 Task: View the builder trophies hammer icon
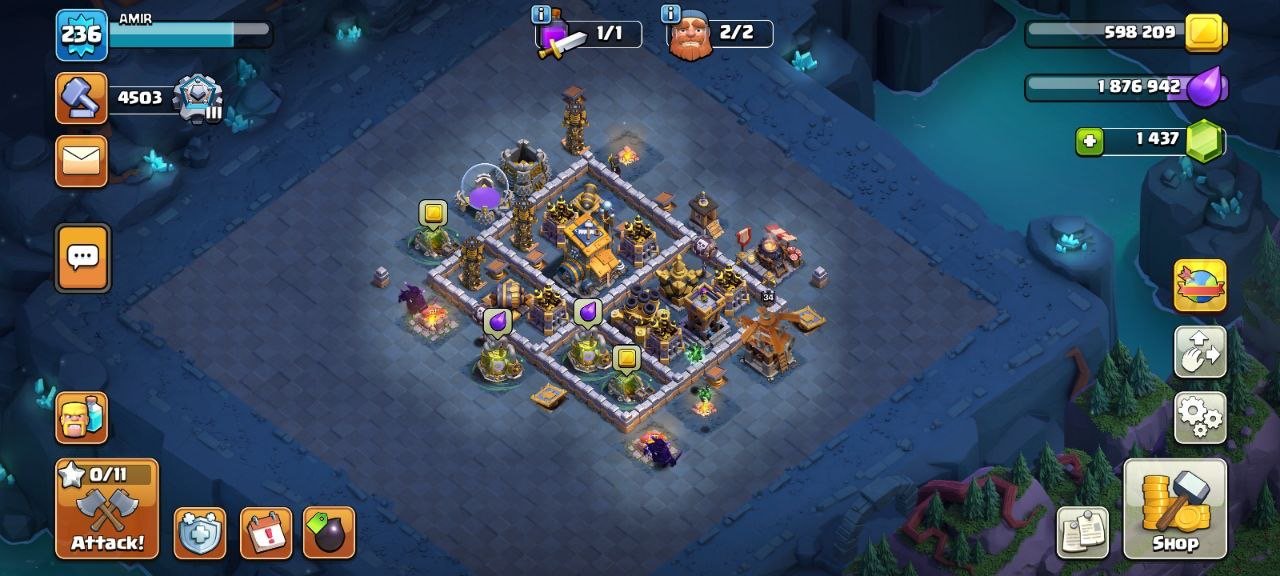click(82, 98)
